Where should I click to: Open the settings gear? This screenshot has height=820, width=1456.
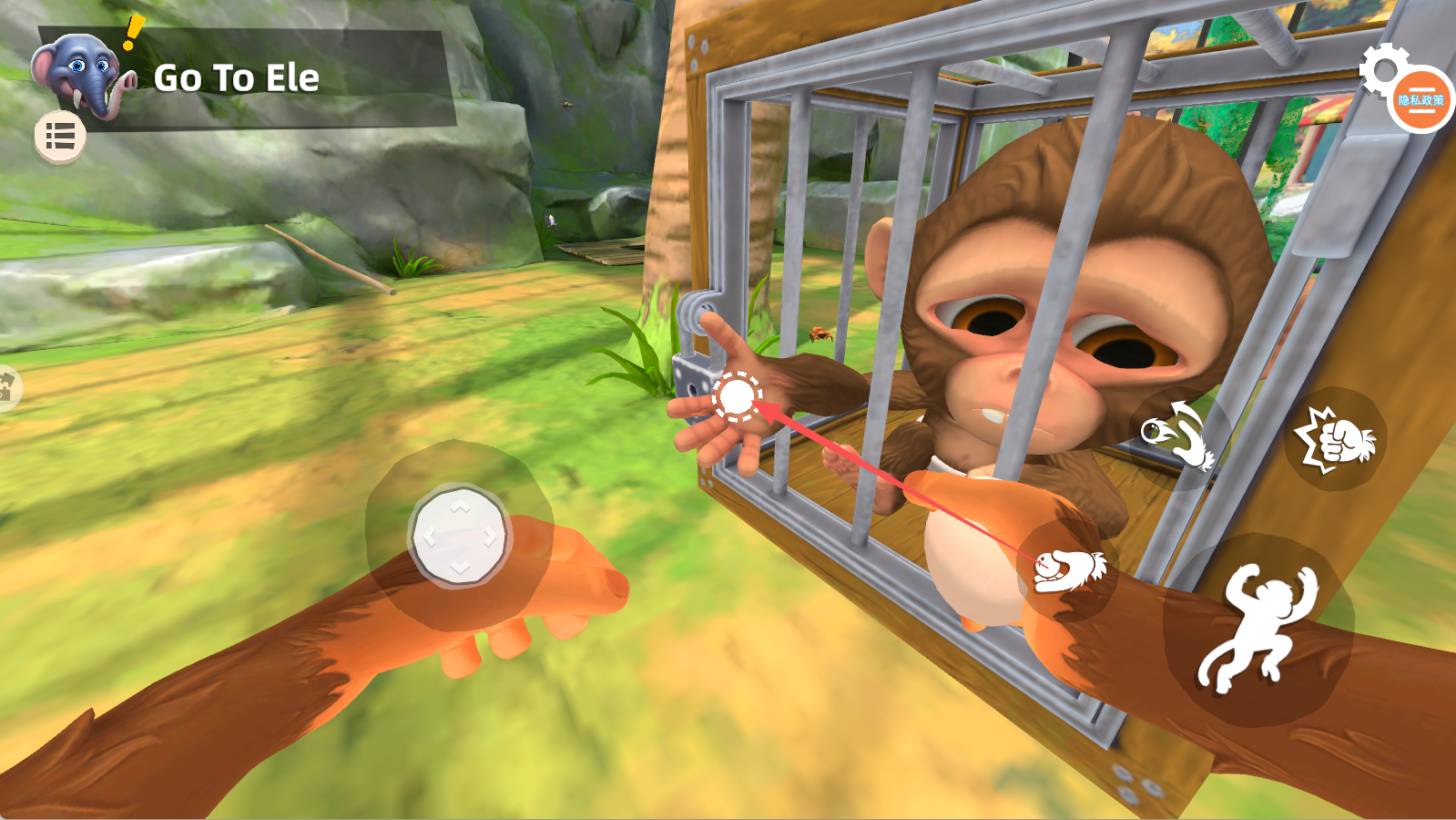1380,66
